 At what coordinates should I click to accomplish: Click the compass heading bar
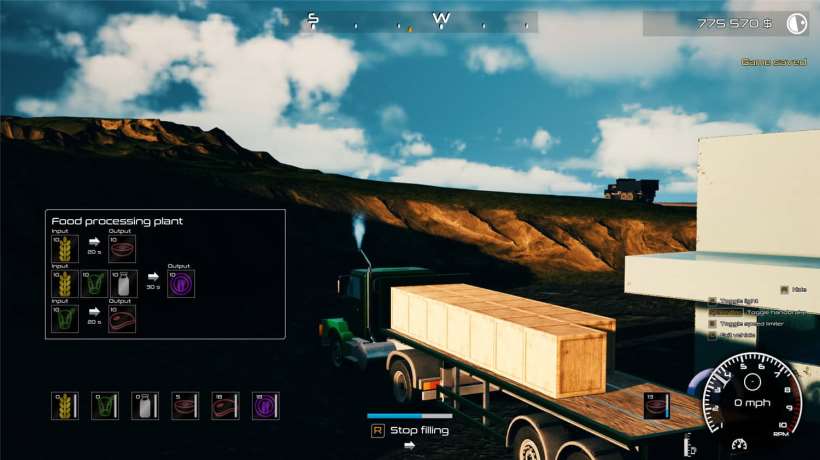[x=420, y=21]
